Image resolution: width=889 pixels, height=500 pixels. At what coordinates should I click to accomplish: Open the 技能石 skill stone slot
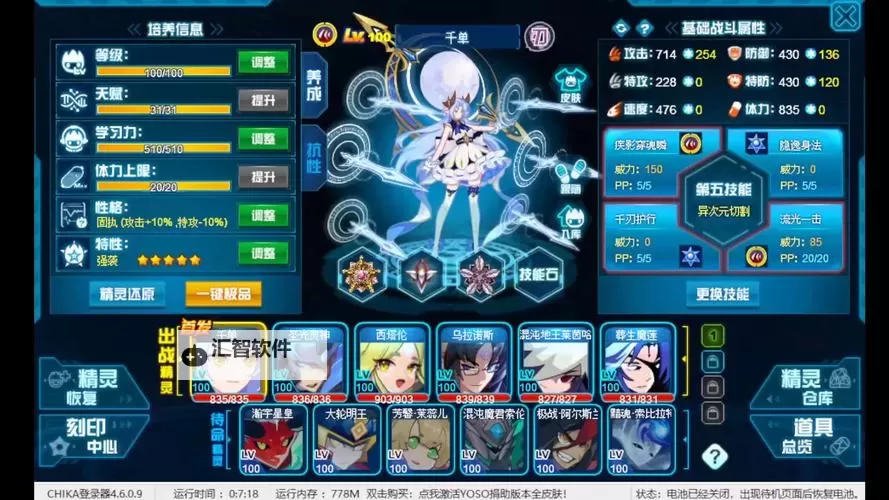click(x=540, y=276)
